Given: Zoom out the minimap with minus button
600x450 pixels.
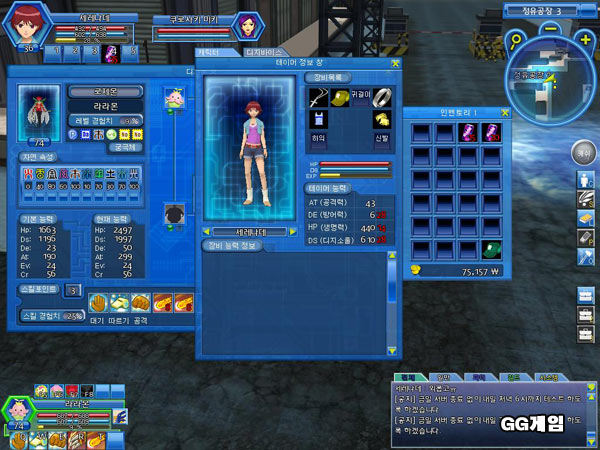Looking at the screenshot, I should (x=553, y=30).
